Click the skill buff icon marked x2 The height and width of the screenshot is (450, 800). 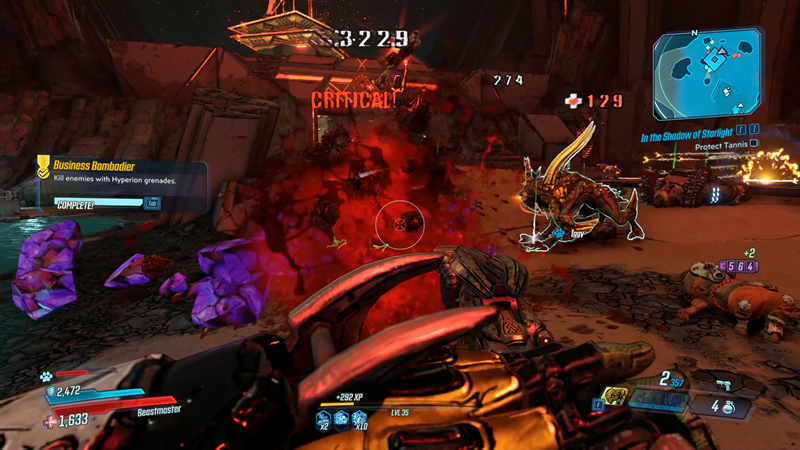[x=326, y=421]
